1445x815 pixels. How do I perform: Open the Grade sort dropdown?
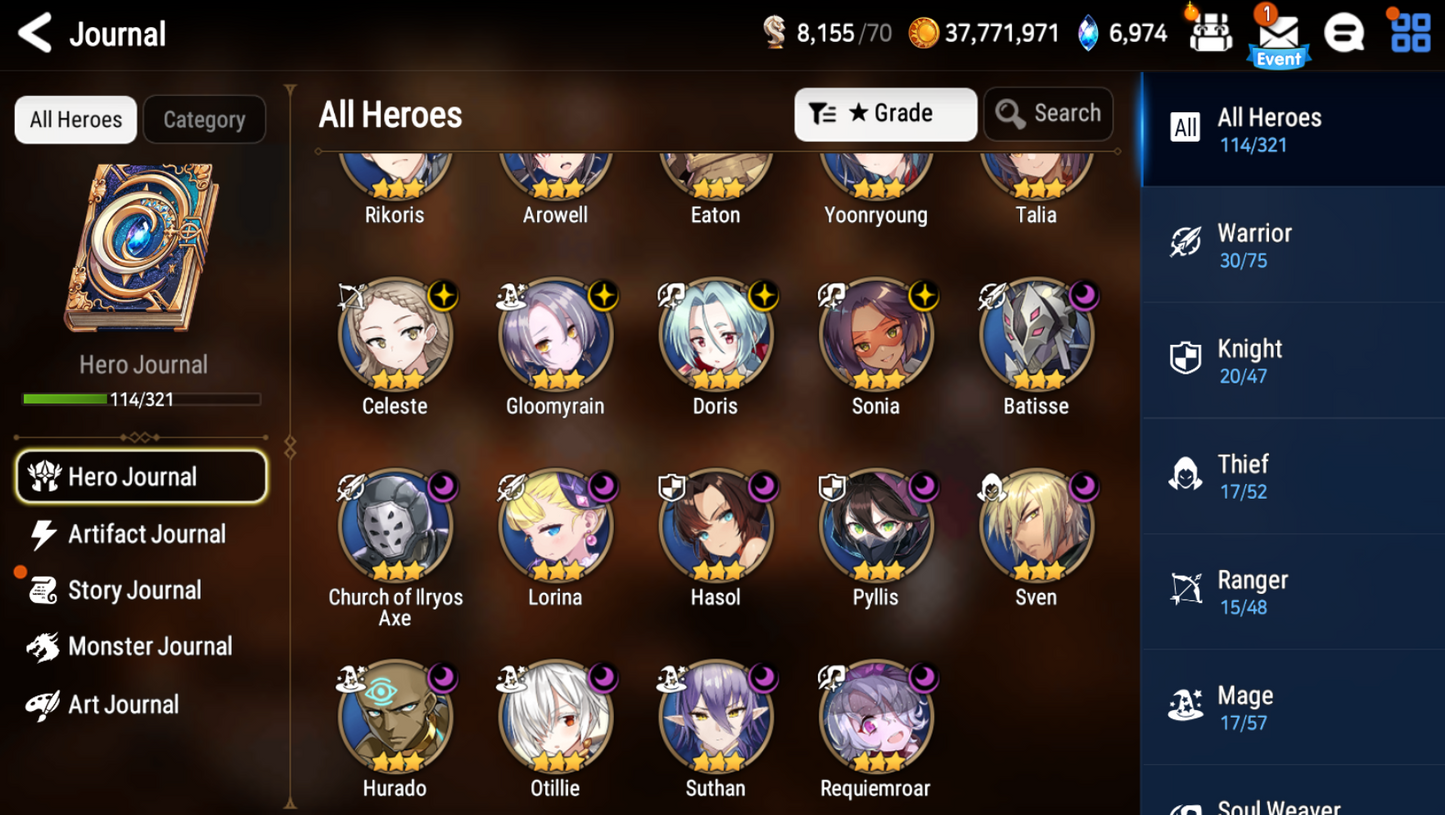pos(885,114)
